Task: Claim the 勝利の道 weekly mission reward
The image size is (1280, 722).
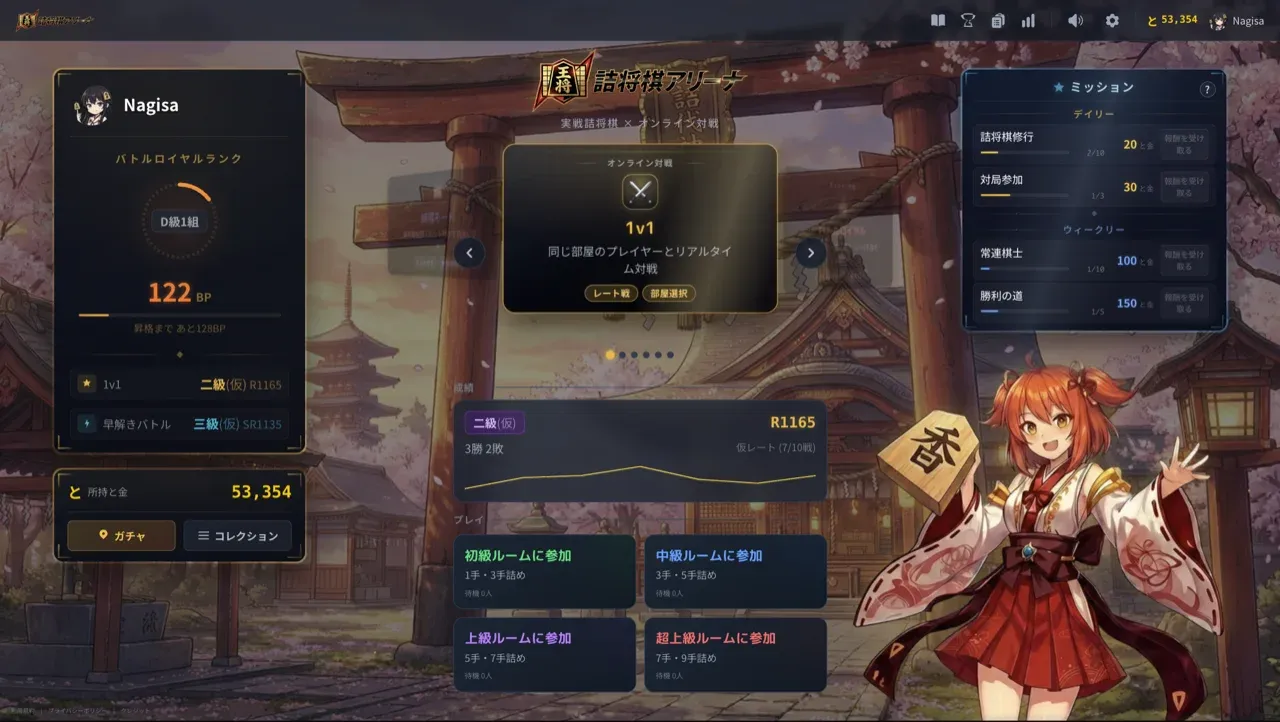Action: (1184, 303)
